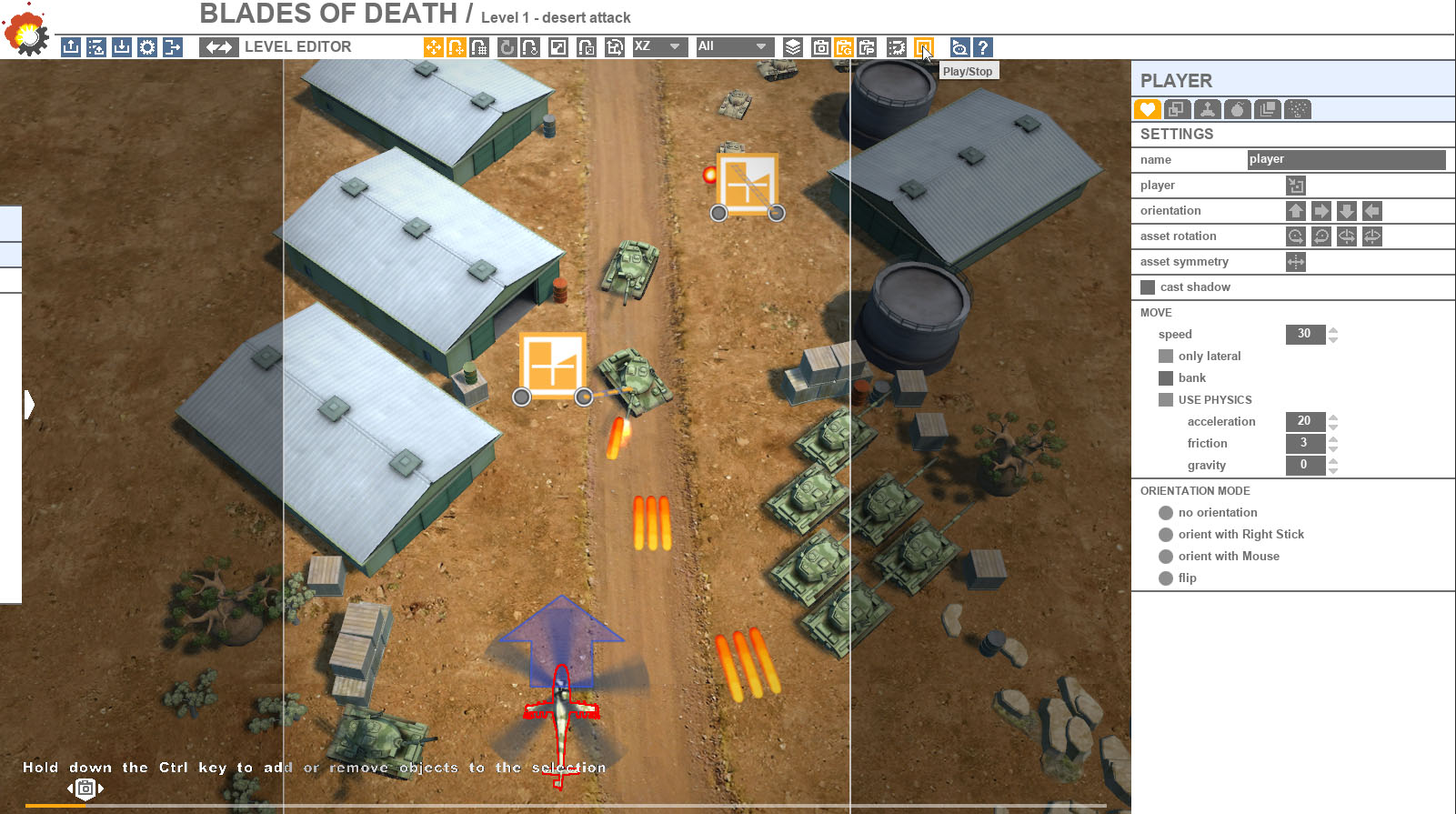1456x814 pixels.
Task: Click the Play/Stop icon
Action: point(924,46)
